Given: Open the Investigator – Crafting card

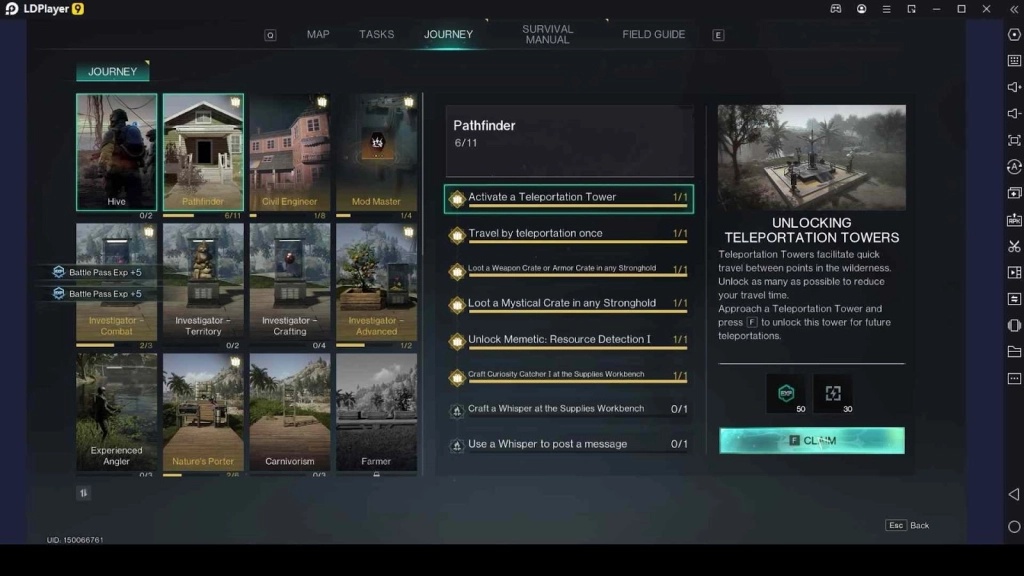Looking at the screenshot, I should point(290,280).
